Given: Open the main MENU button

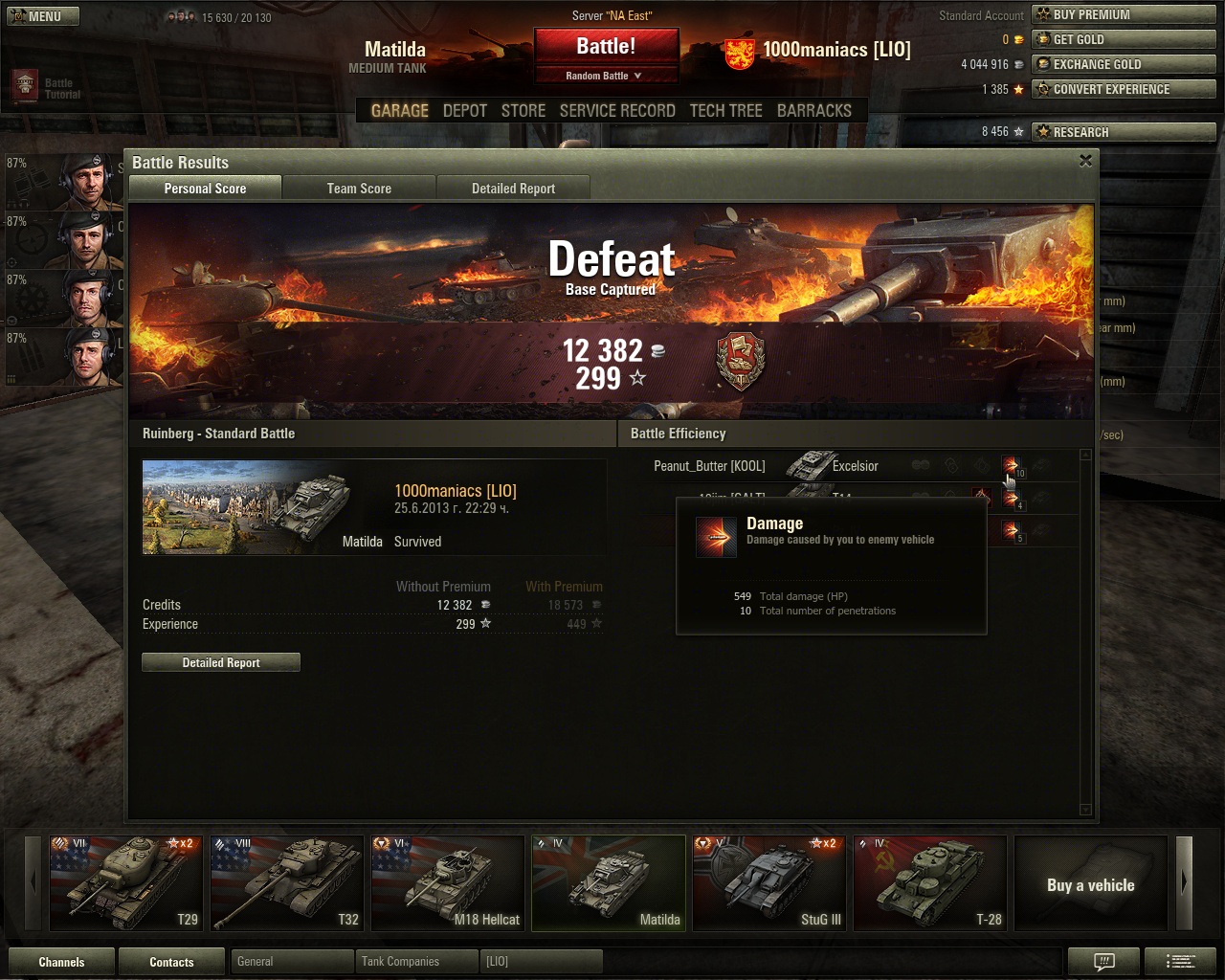Looking at the screenshot, I should 43,16.
